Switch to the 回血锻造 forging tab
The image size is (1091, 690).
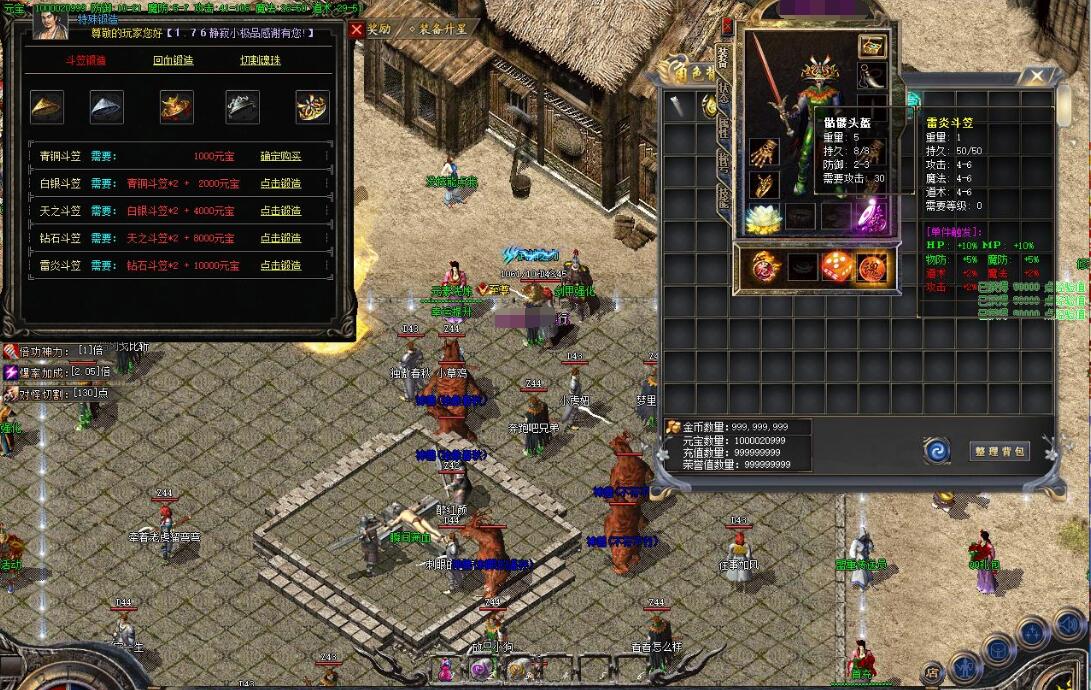(173, 60)
